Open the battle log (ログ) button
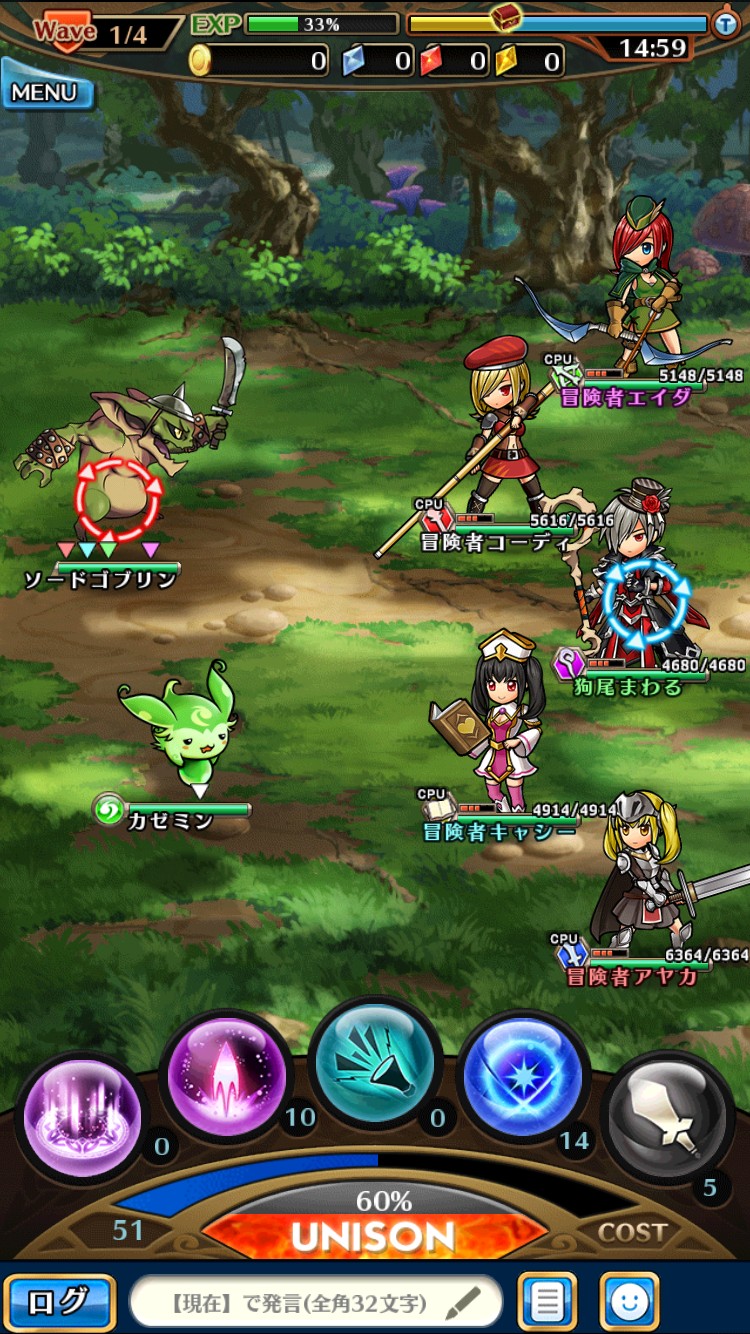The width and height of the screenshot is (750, 1334). (x=58, y=1302)
